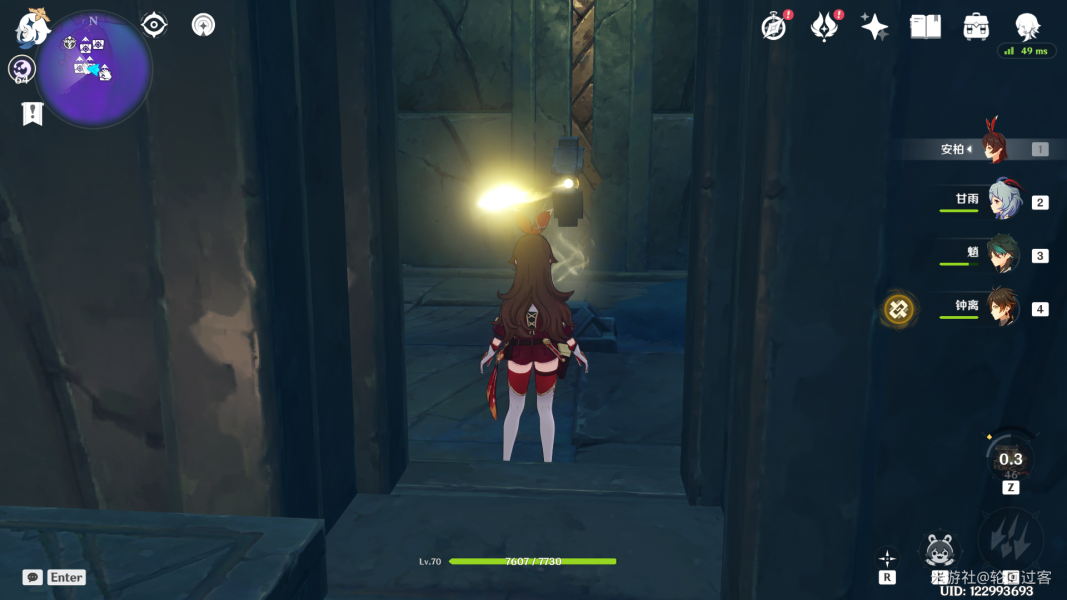Switch to party member 钟离
Screen dimensions: 1067x600
click(1003, 307)
